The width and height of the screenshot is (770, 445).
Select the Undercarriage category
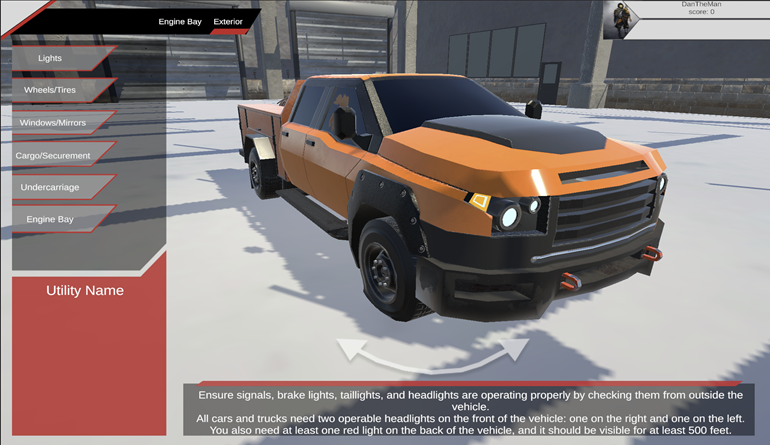coord(52,187)
